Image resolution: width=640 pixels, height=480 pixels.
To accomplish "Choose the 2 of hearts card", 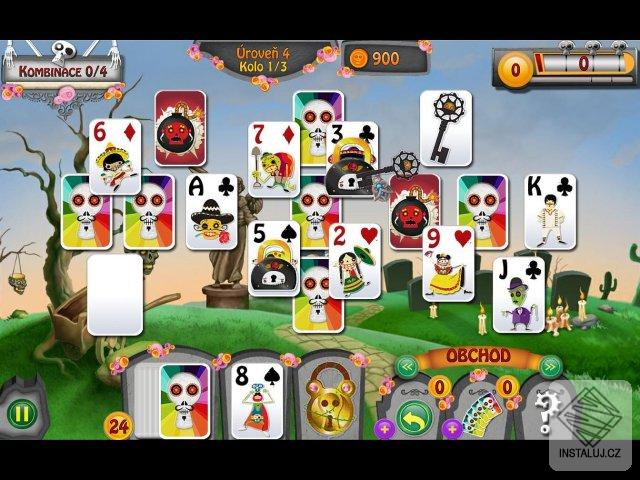I will click(x=355, y=261).
